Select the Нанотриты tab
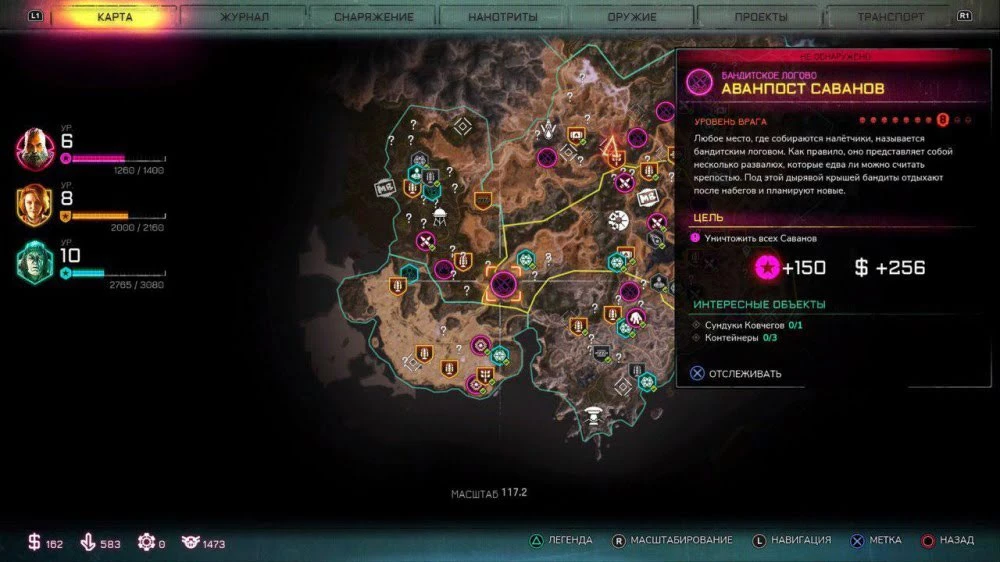Screen dimensions: 1000x562 [503, 17]
